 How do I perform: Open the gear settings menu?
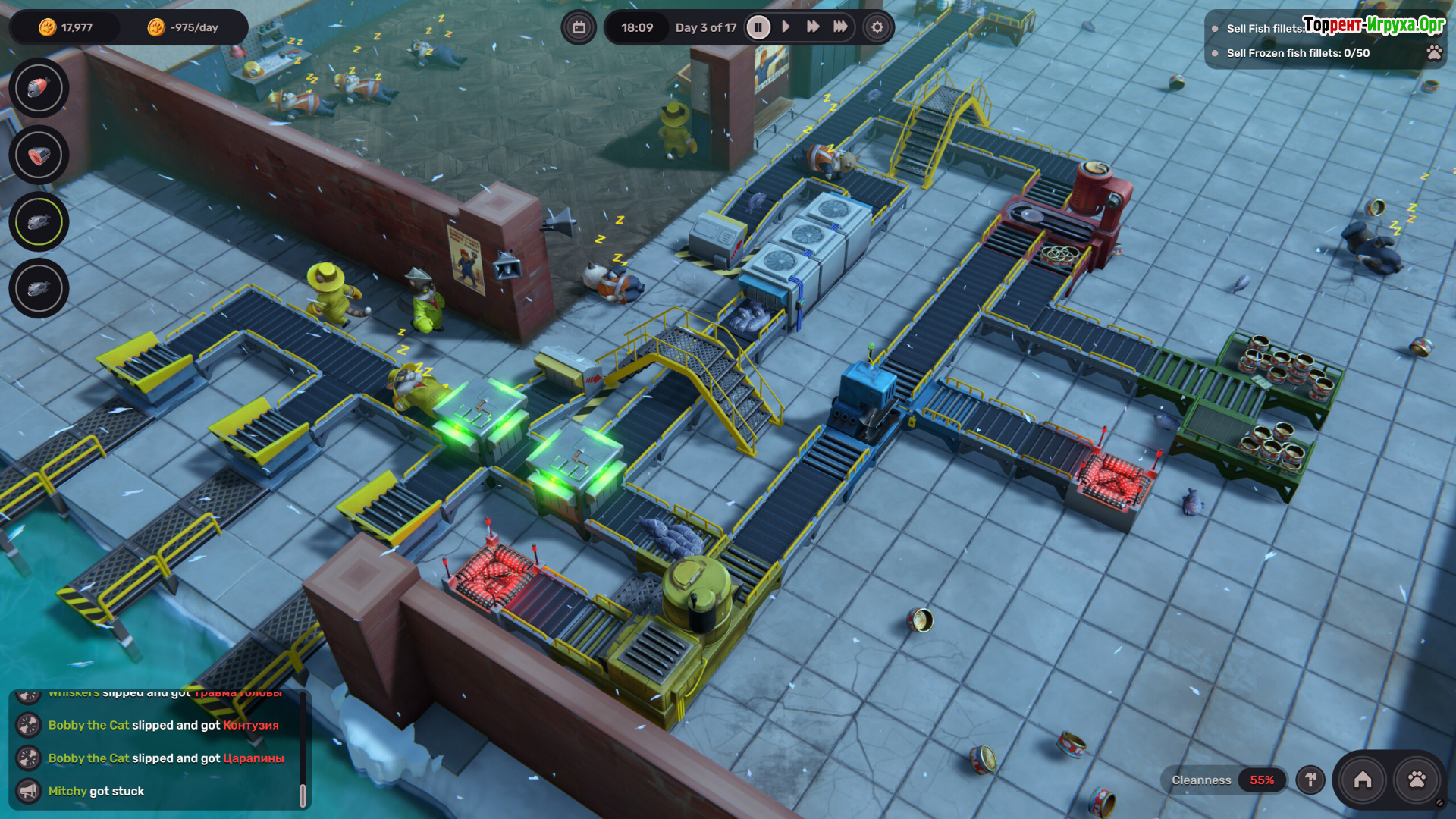pos(877,27)
